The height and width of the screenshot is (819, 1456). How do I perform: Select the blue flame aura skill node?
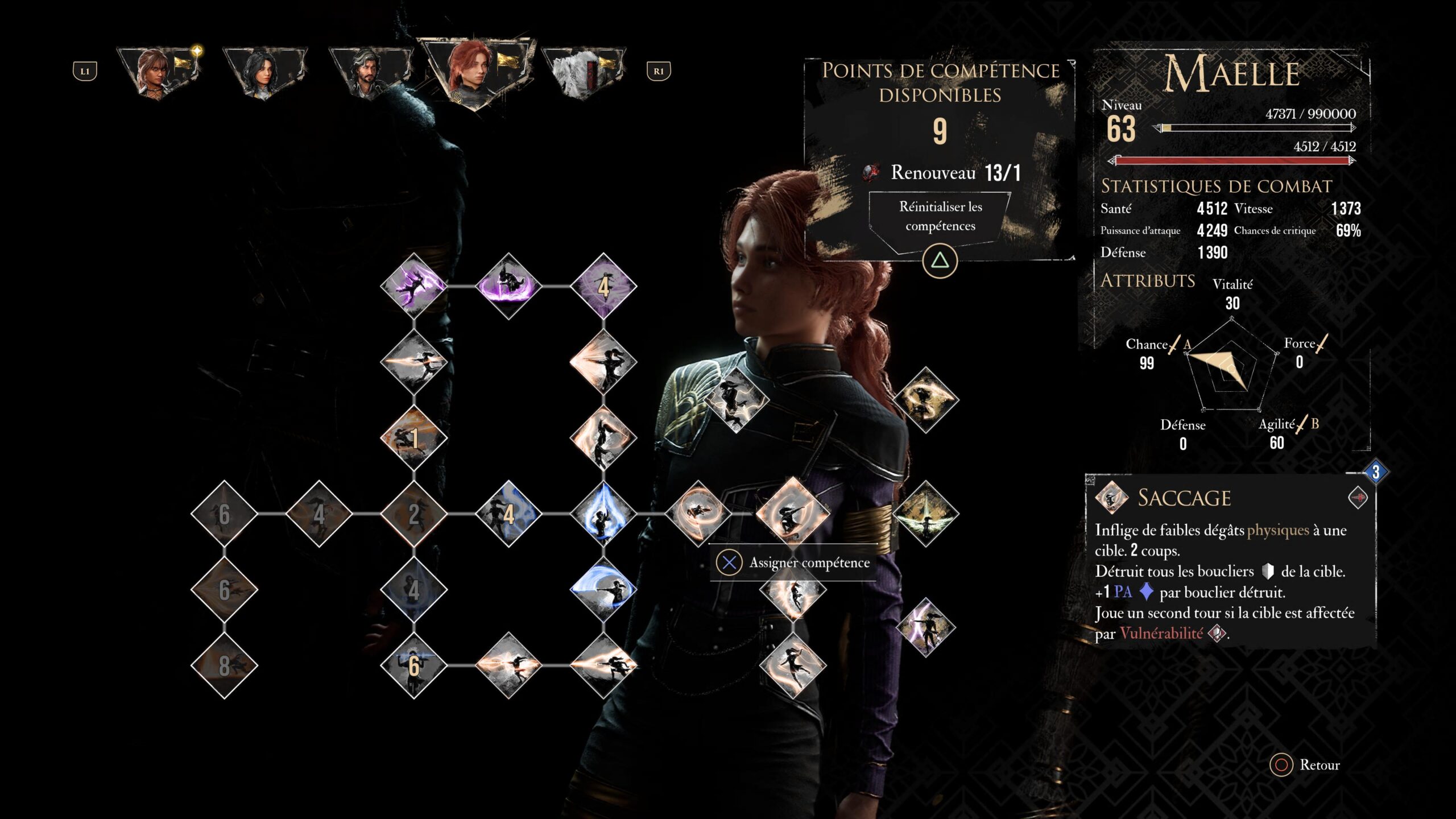(603, 514)
